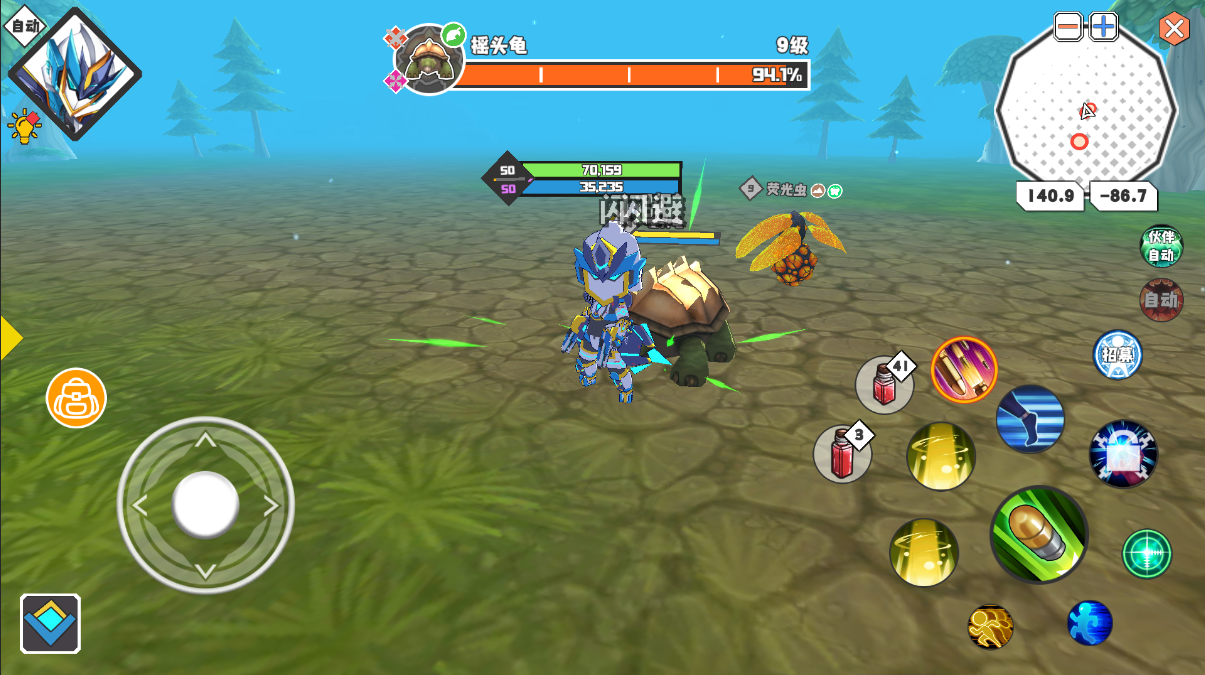Use the red potion with 3 count
1205x675 pixels.
[842, 454]
